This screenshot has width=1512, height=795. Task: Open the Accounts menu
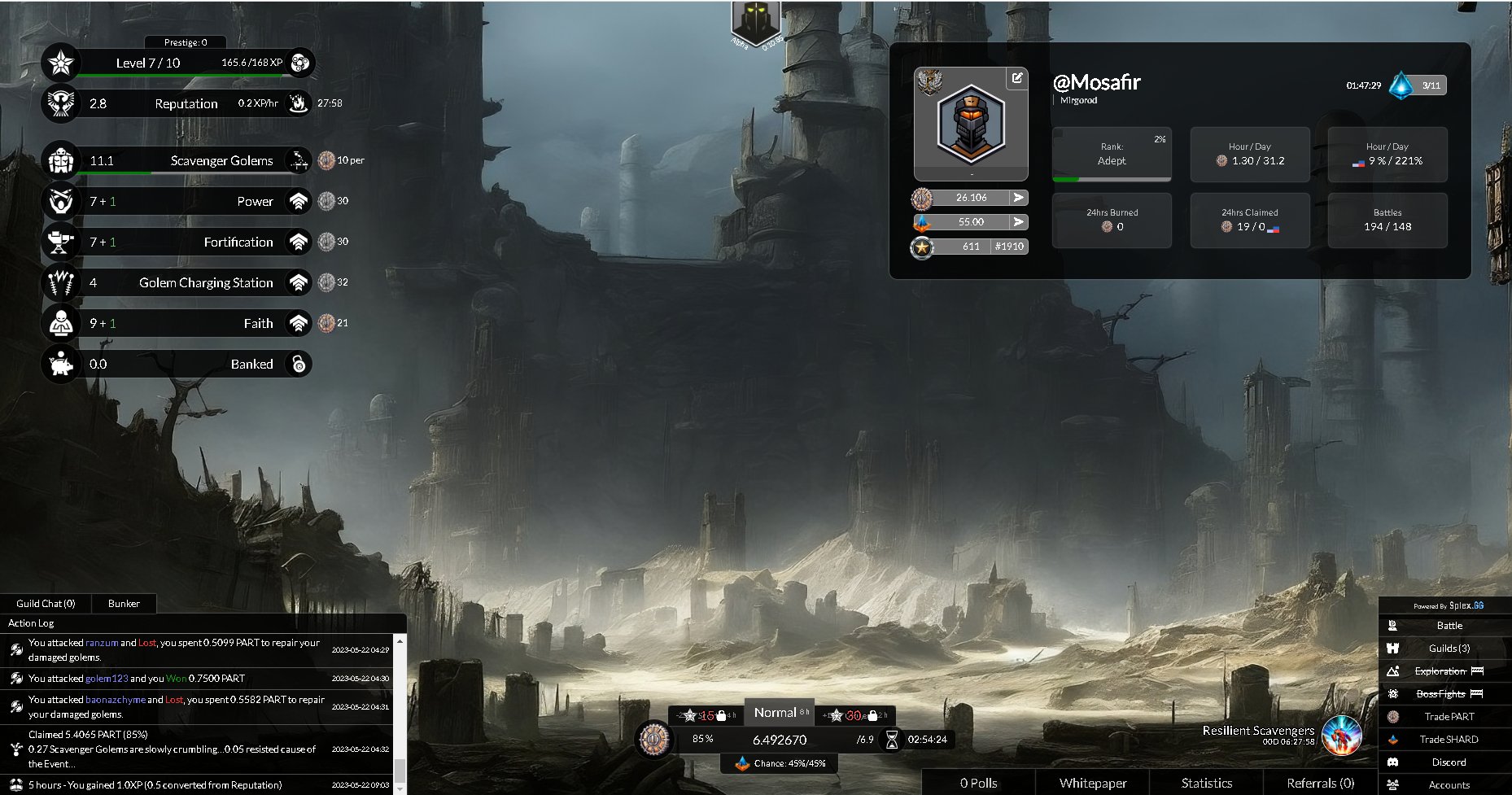(x=1449, y=785)
